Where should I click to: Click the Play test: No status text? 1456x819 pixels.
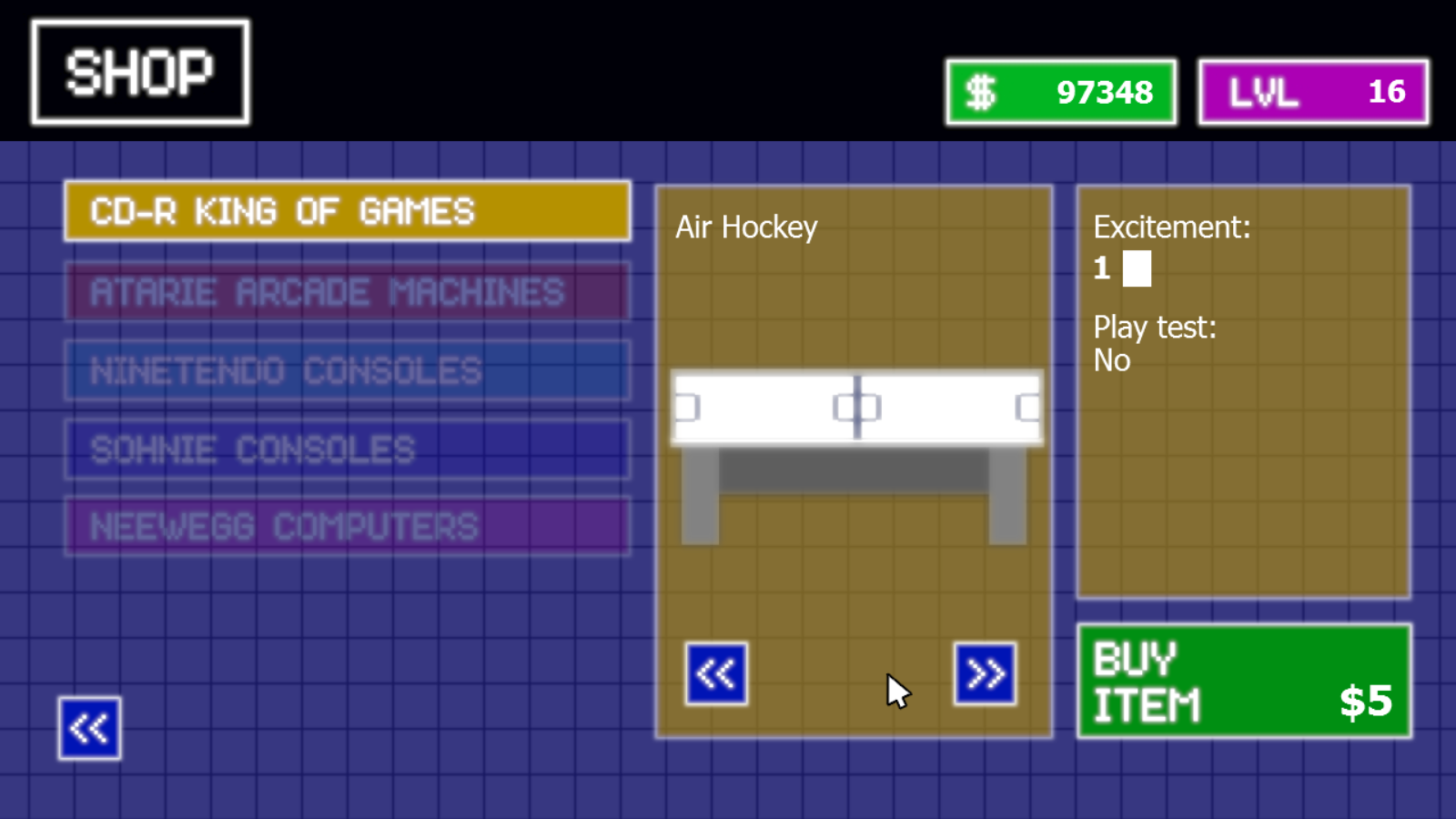pyautogui.click(x=1157, y=344)
